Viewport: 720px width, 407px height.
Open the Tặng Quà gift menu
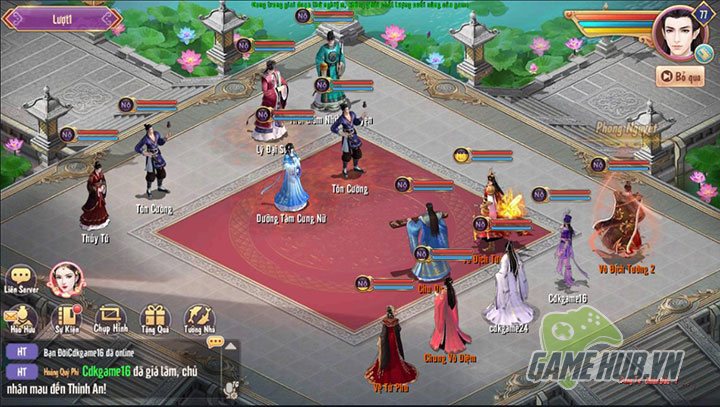(x=154, y=319)
